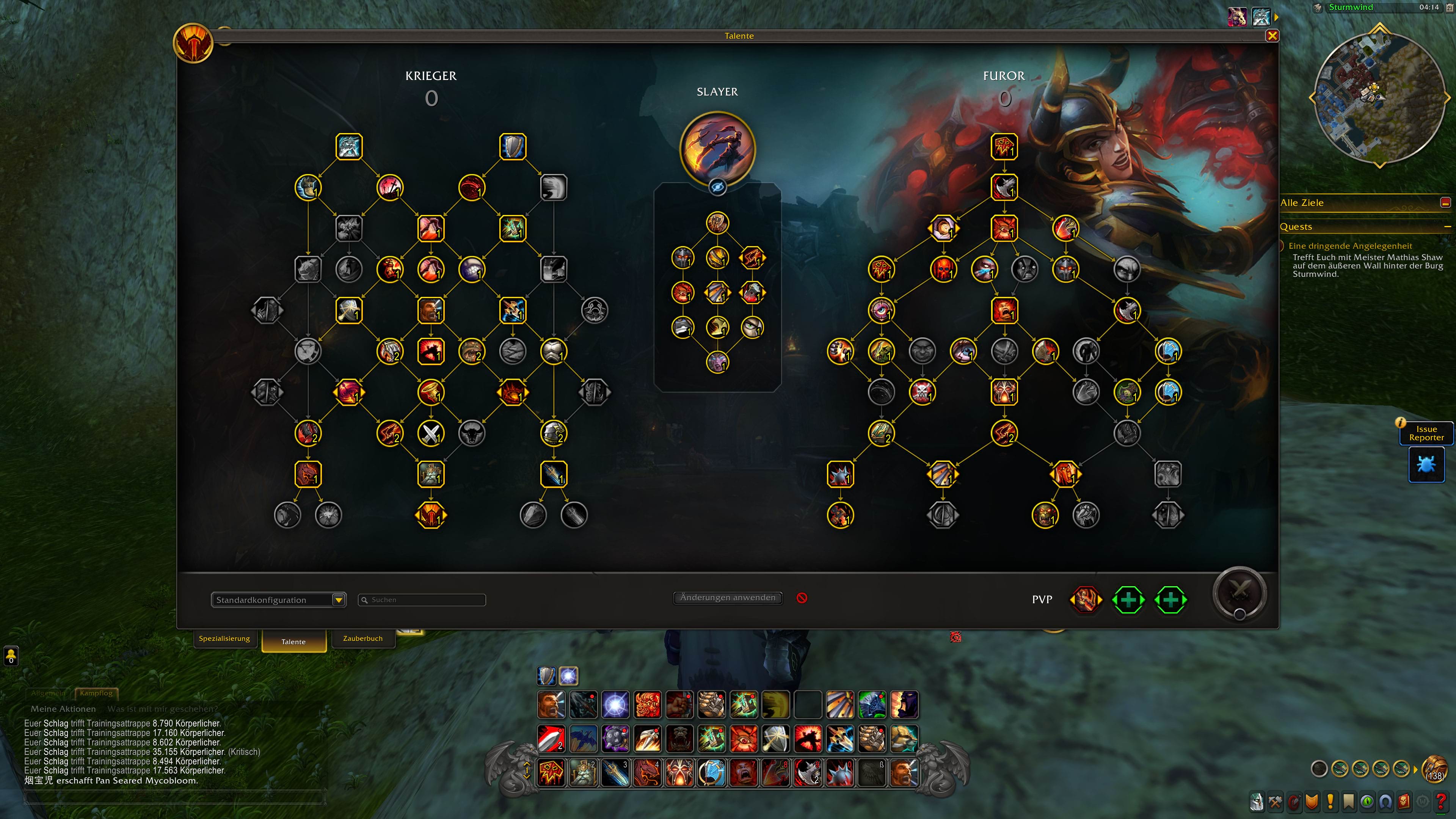This screenshot has width=1456, height=819.
Task: Toggle the eye icon under Slayer portrait
Action: pyautogui.click(x=717, y=187)
